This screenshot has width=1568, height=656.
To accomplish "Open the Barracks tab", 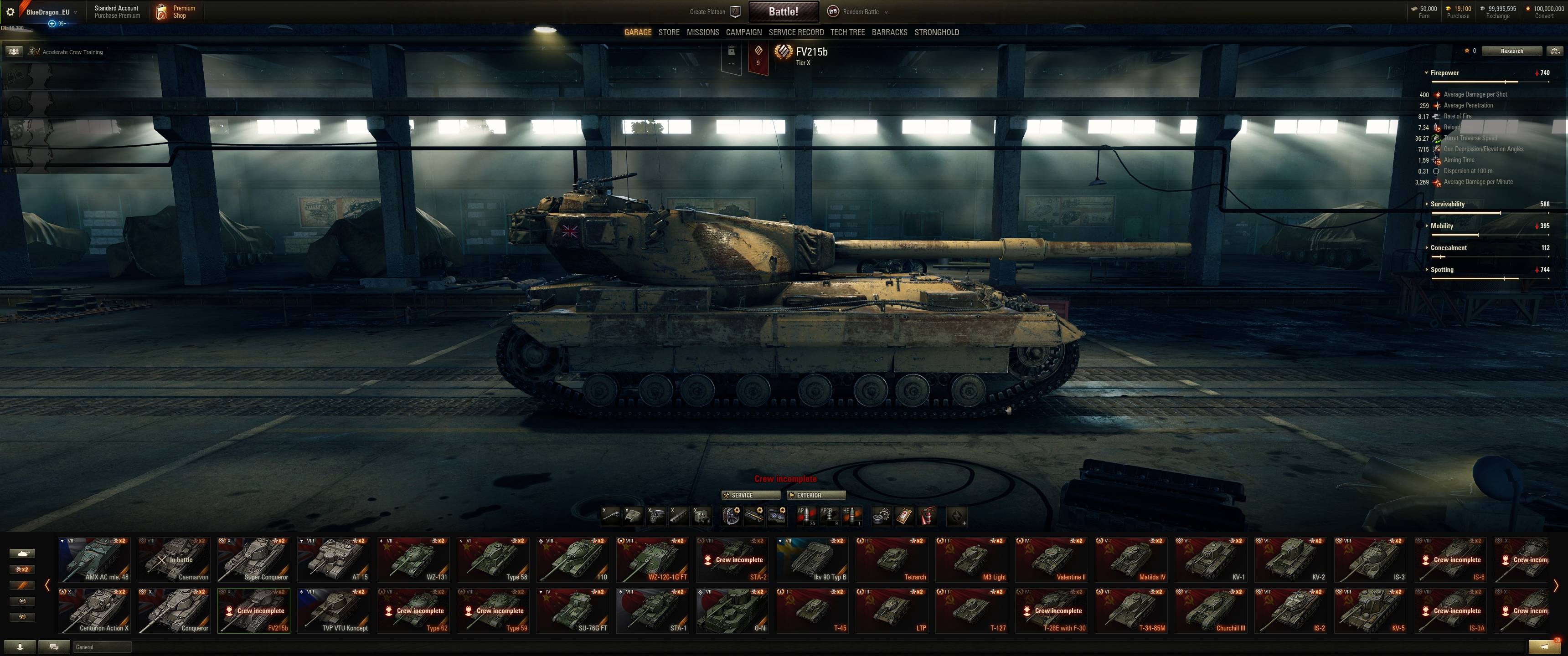I will pos(889,32).
